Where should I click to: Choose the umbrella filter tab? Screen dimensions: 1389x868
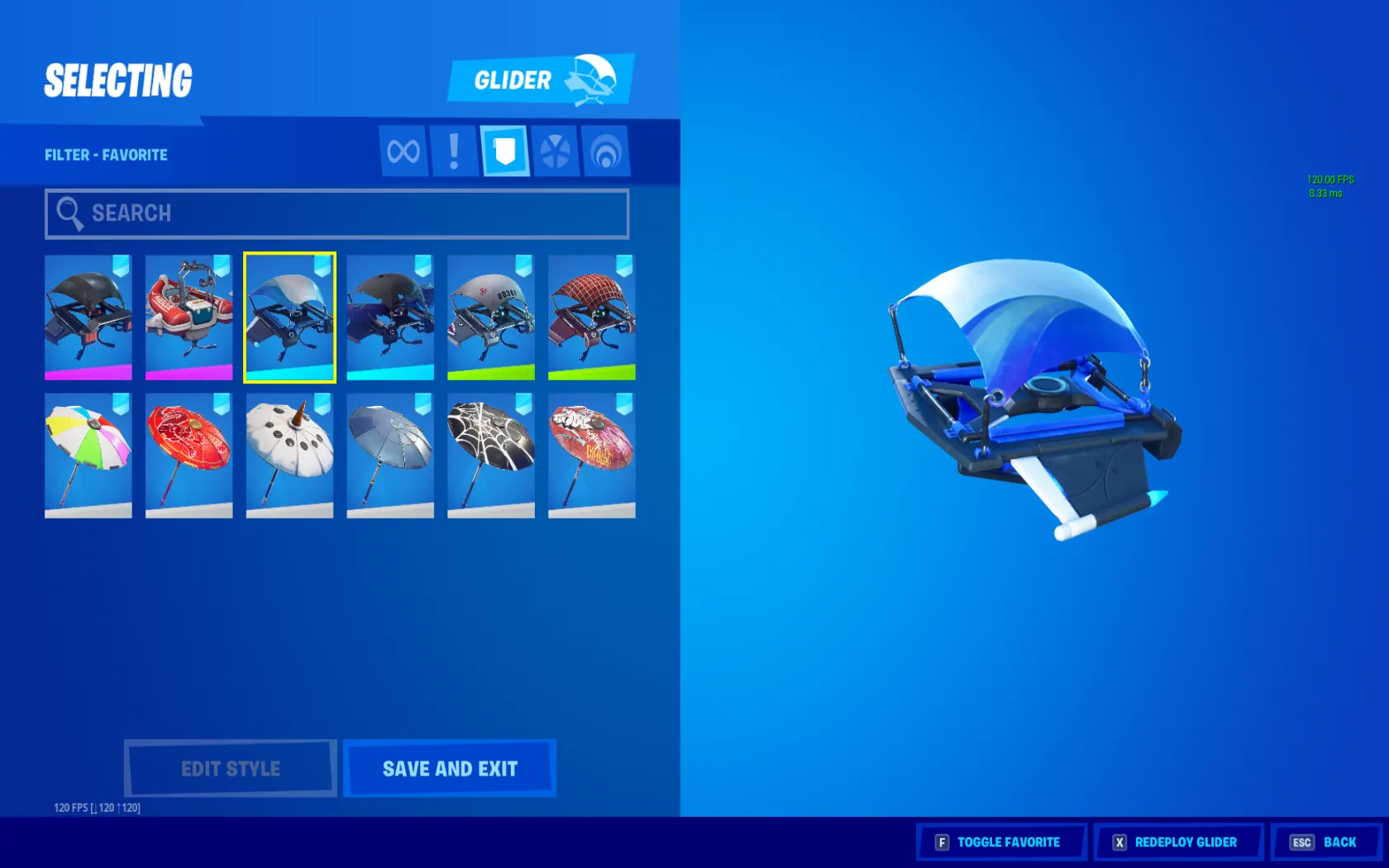[555, 151]
